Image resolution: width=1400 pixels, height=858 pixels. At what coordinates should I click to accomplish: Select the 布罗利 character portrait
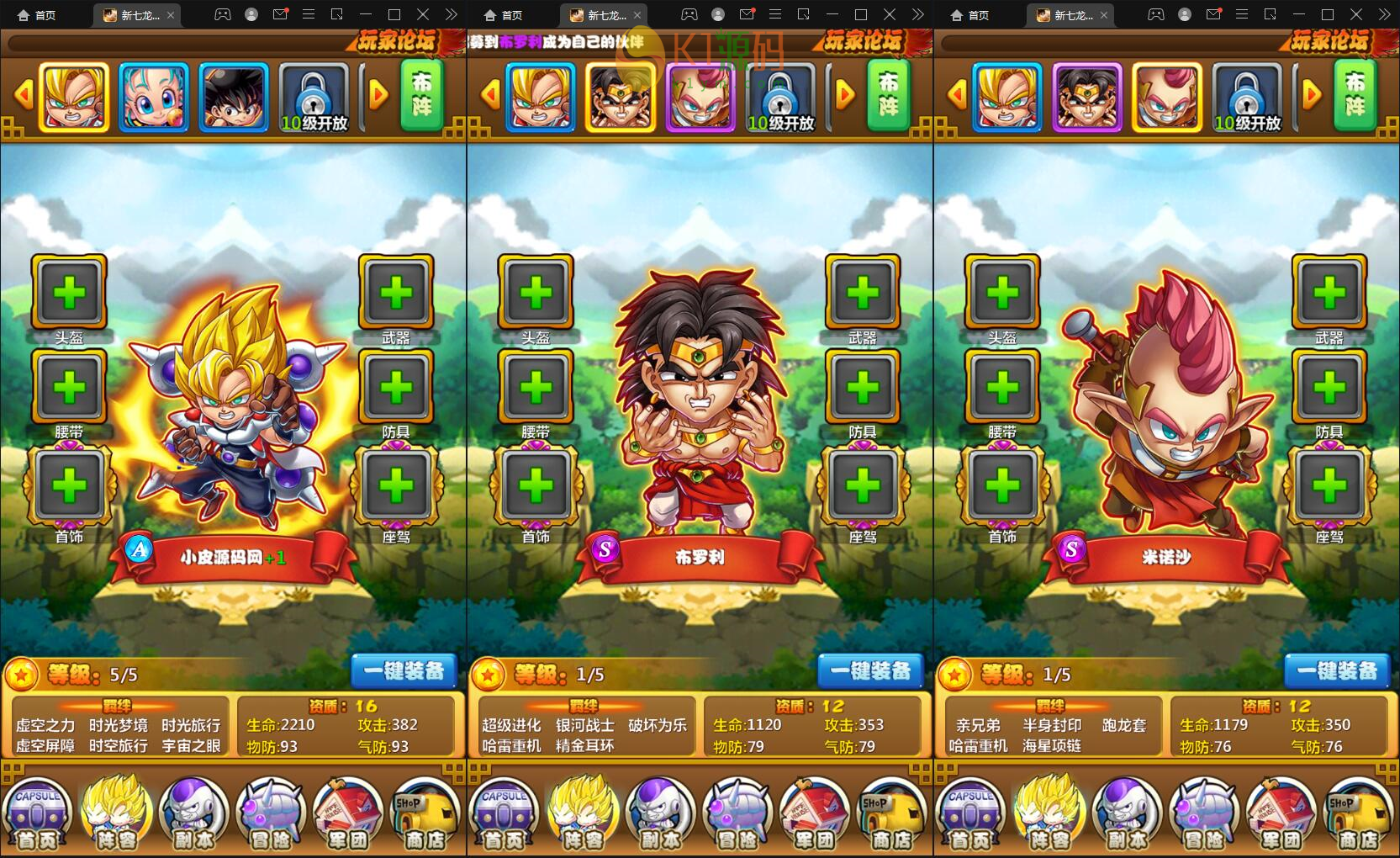pos(620,95)
